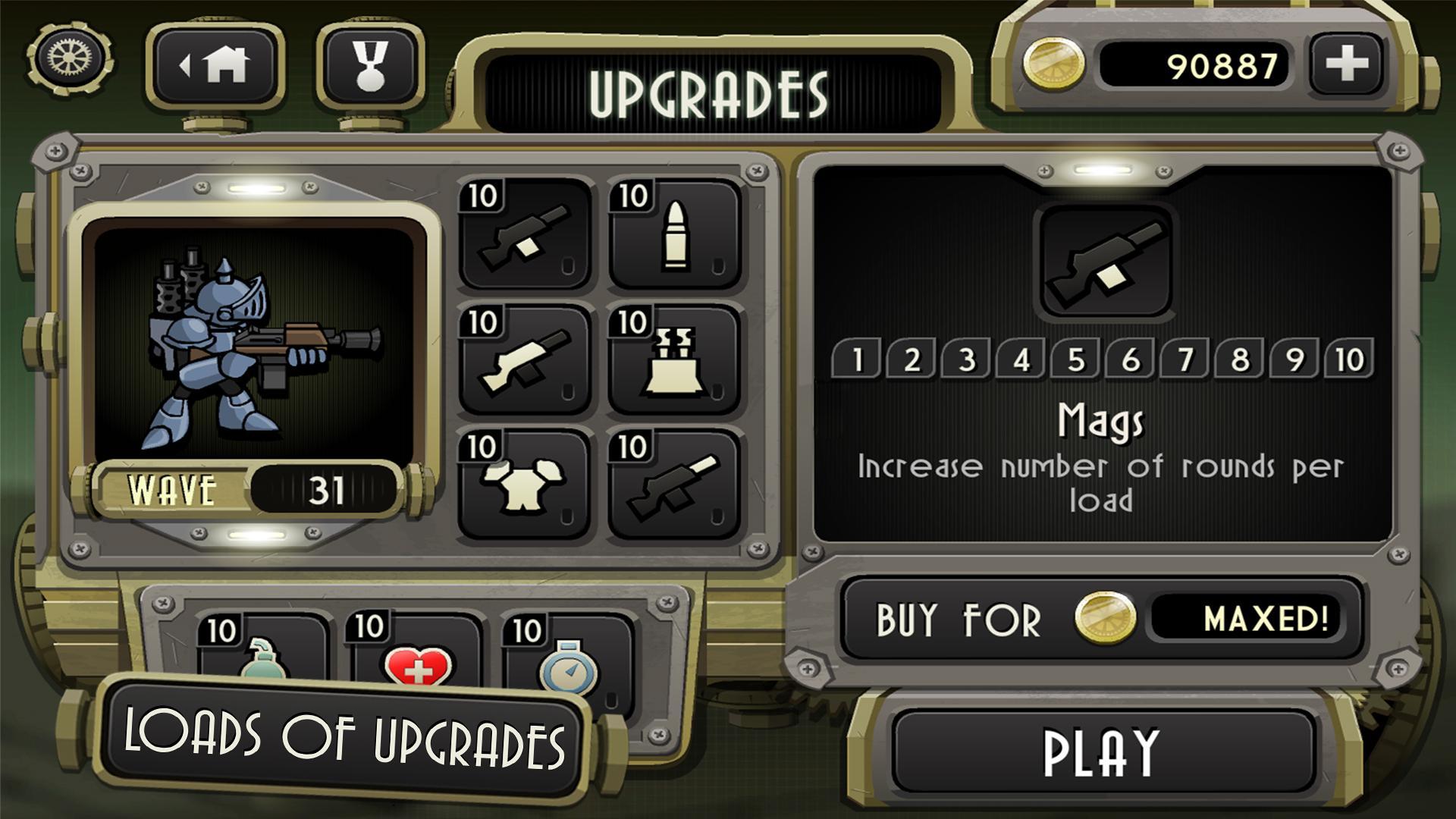Add more coins with the plus button
This screenshot has height=819, width=1456.
point(1346,64)
